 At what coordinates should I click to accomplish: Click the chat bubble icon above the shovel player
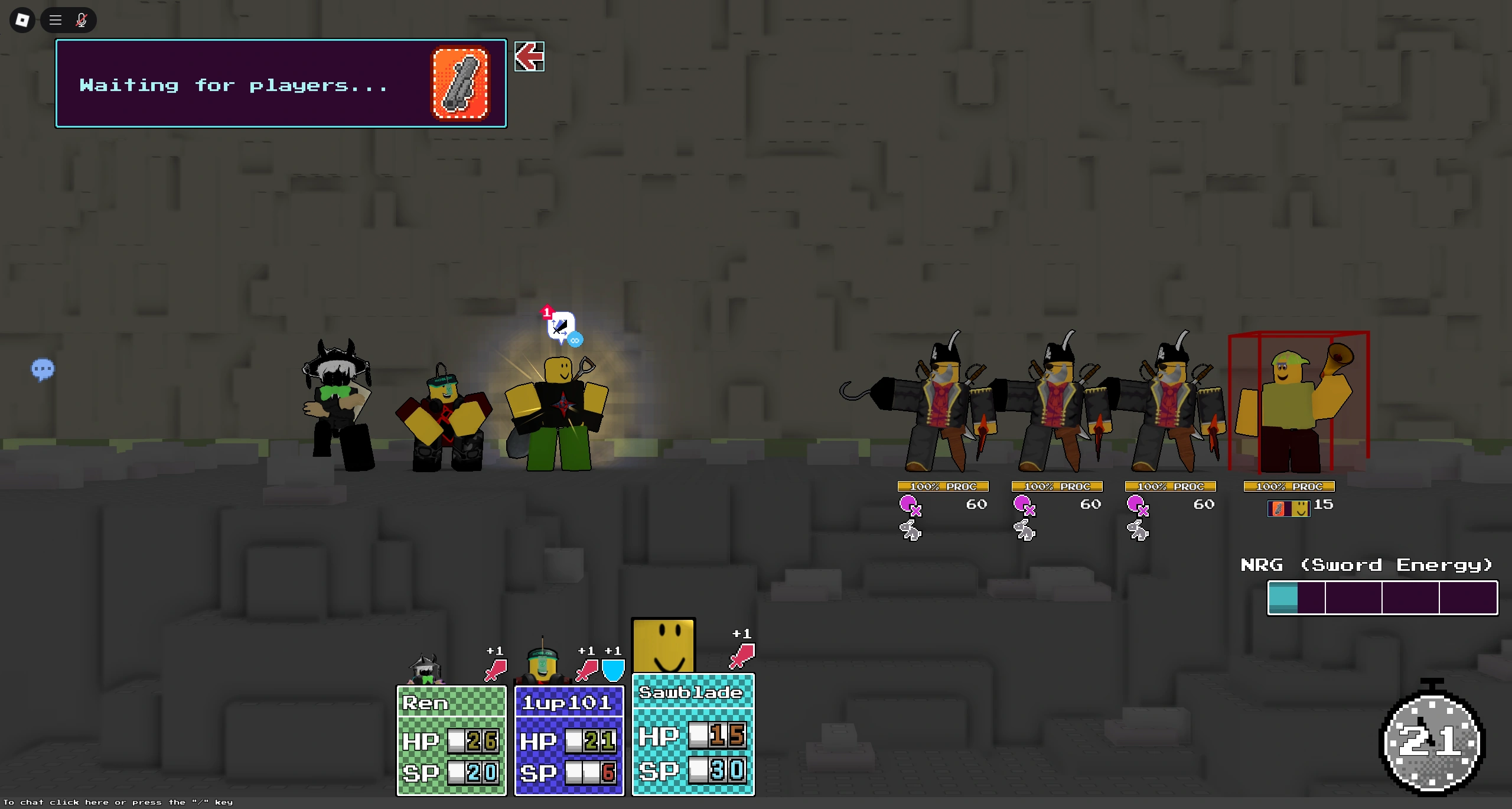[561, 327]
